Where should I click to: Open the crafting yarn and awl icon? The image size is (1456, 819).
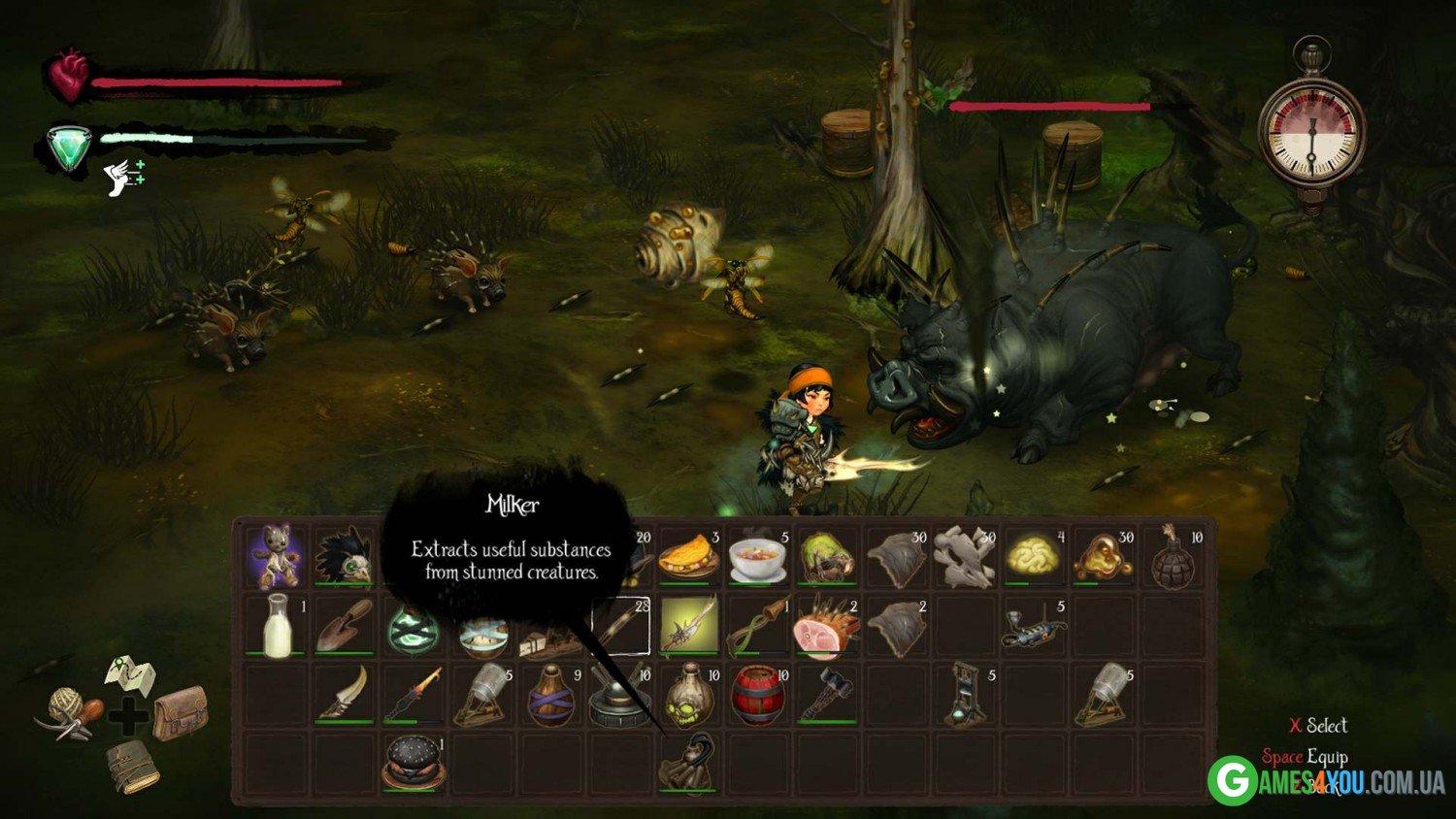pyautogui.click(x=72, y=714)
